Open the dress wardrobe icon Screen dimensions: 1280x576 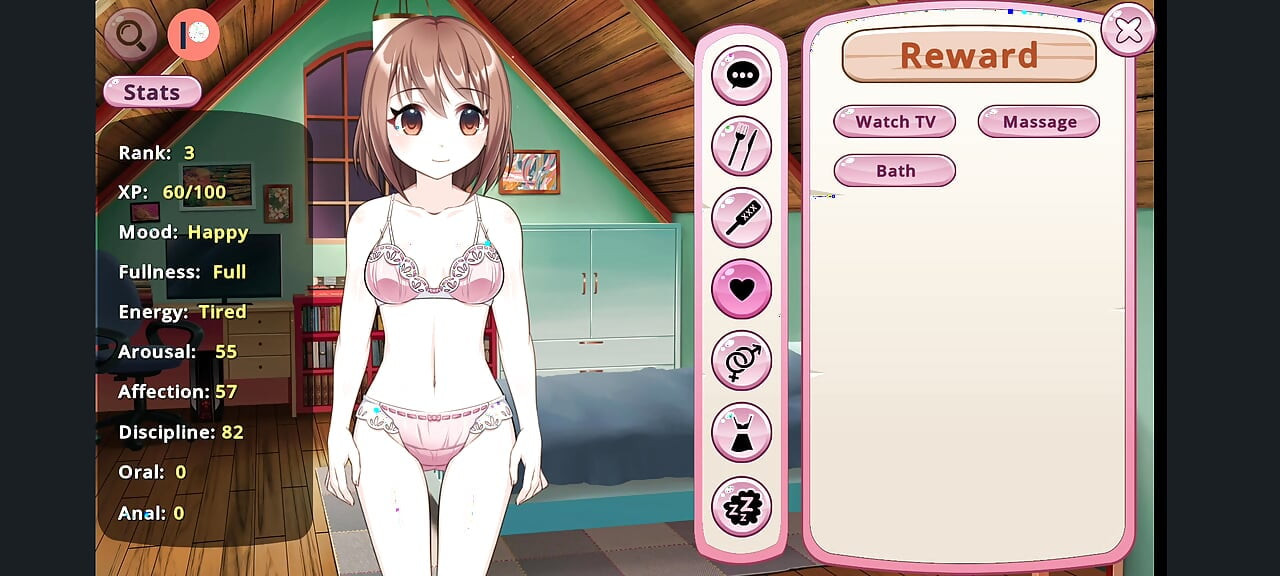(x=741, y=433)
